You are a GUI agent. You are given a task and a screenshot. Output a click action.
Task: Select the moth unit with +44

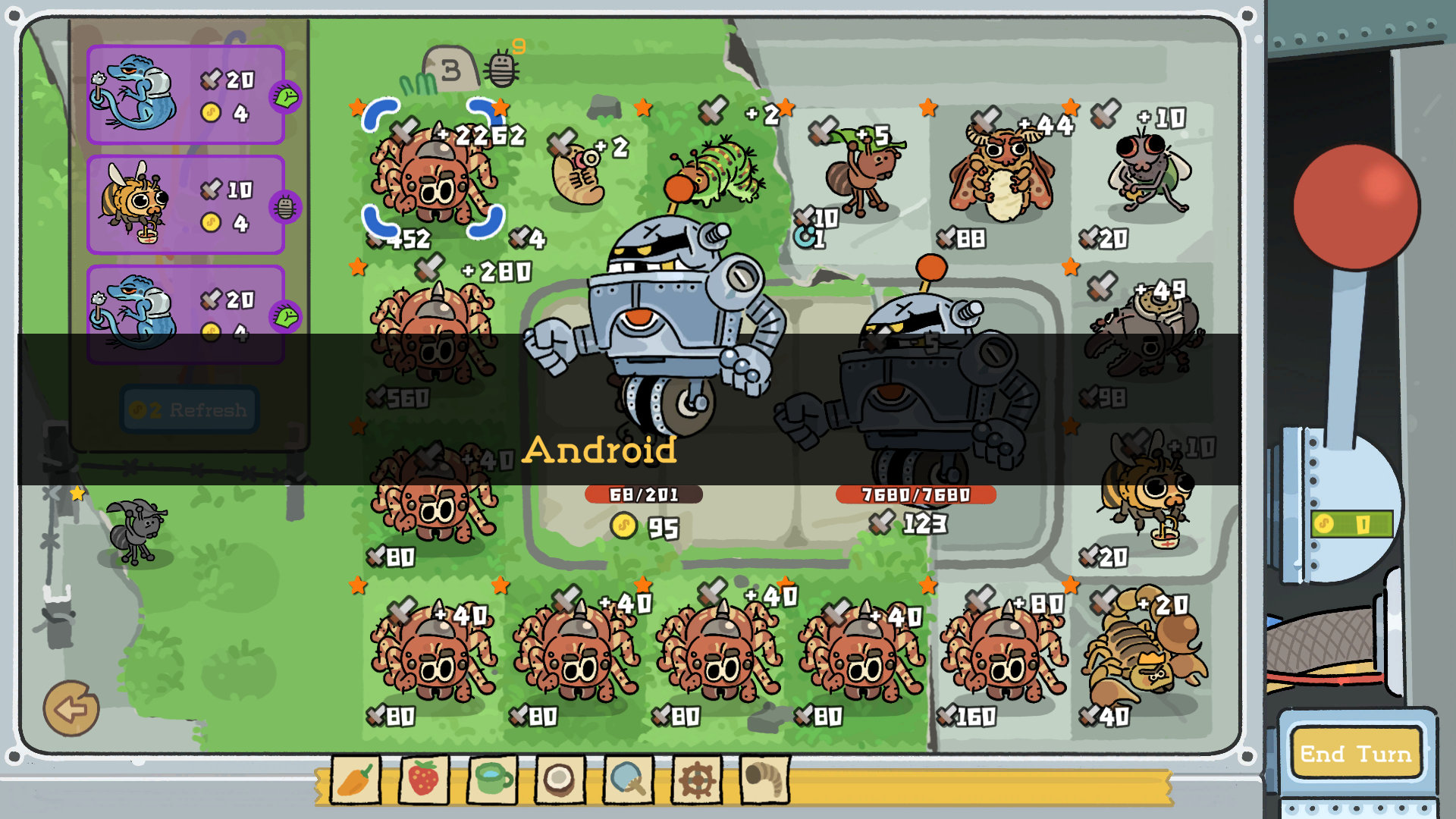coord(1001,178)
